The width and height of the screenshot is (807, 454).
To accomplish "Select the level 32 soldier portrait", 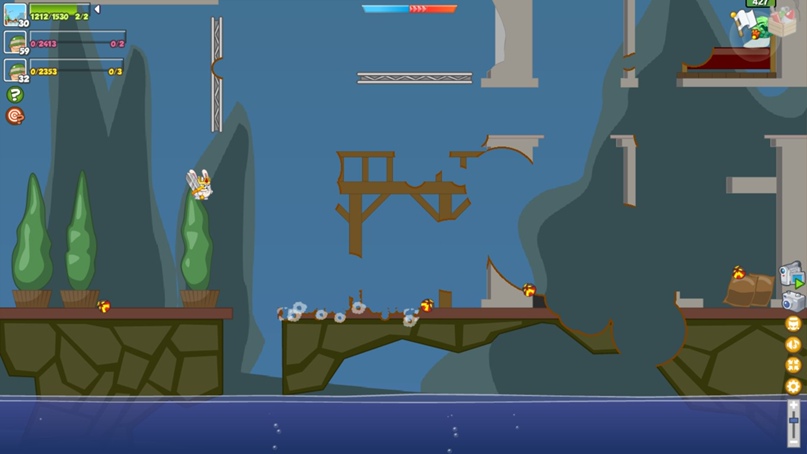I will pos(15,69).
